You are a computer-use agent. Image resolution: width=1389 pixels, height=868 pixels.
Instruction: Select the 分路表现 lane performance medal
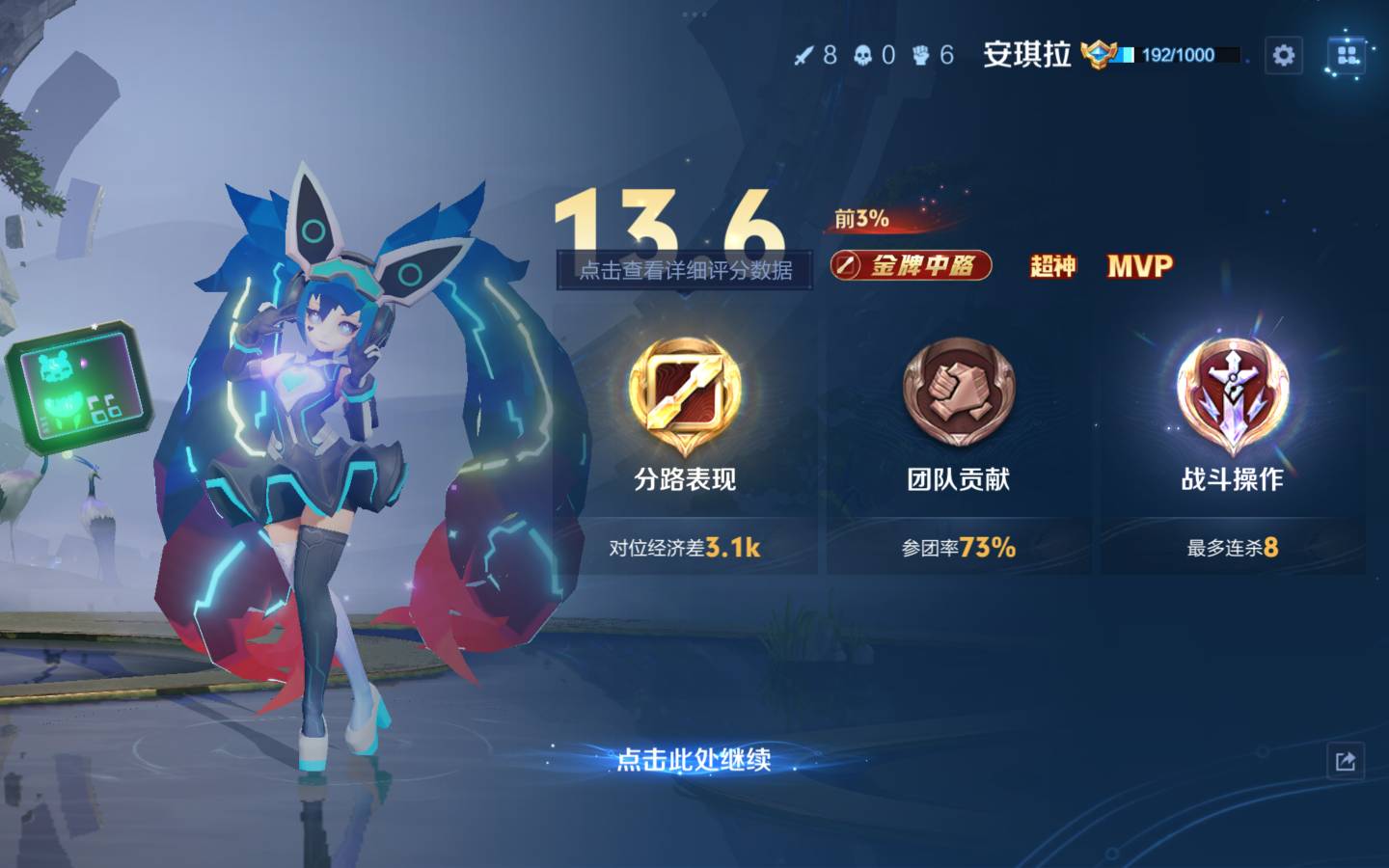(685, 396)
